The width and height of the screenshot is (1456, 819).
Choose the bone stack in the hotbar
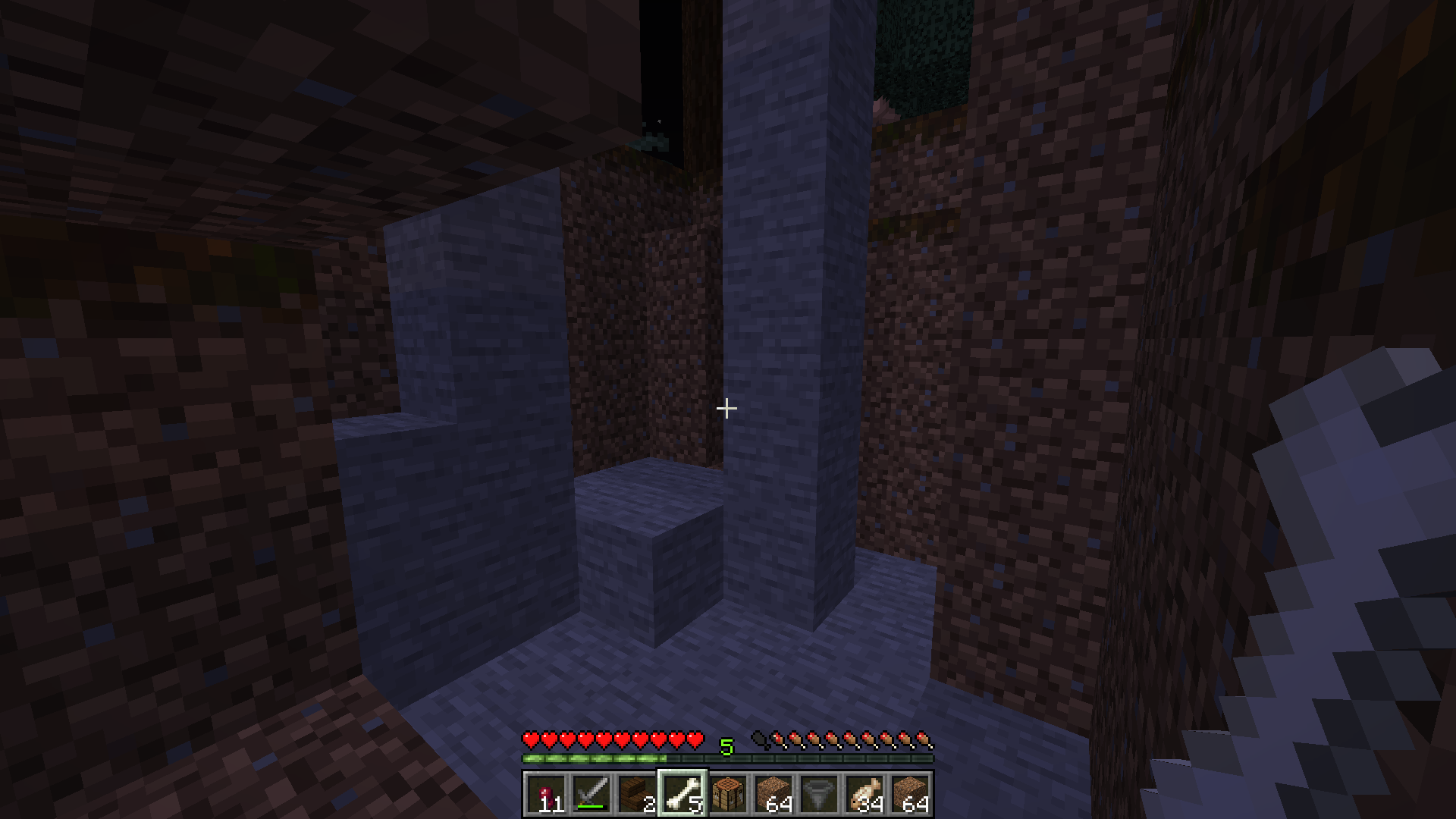pos(682,794)
